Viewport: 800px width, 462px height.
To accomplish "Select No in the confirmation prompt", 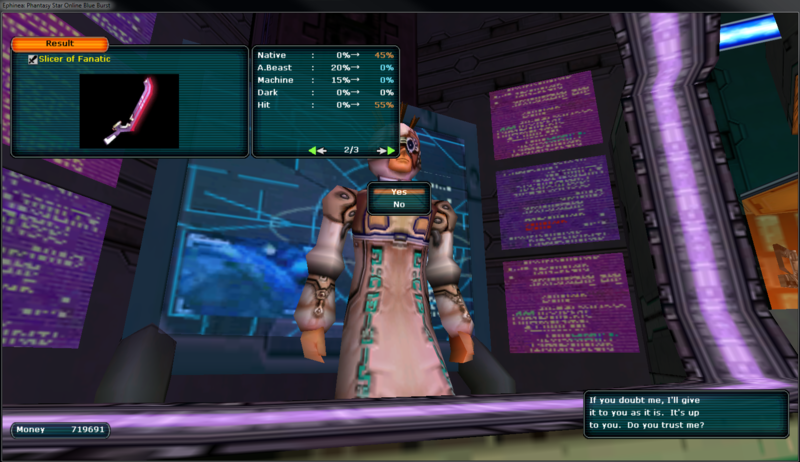I will pos(399,204).
